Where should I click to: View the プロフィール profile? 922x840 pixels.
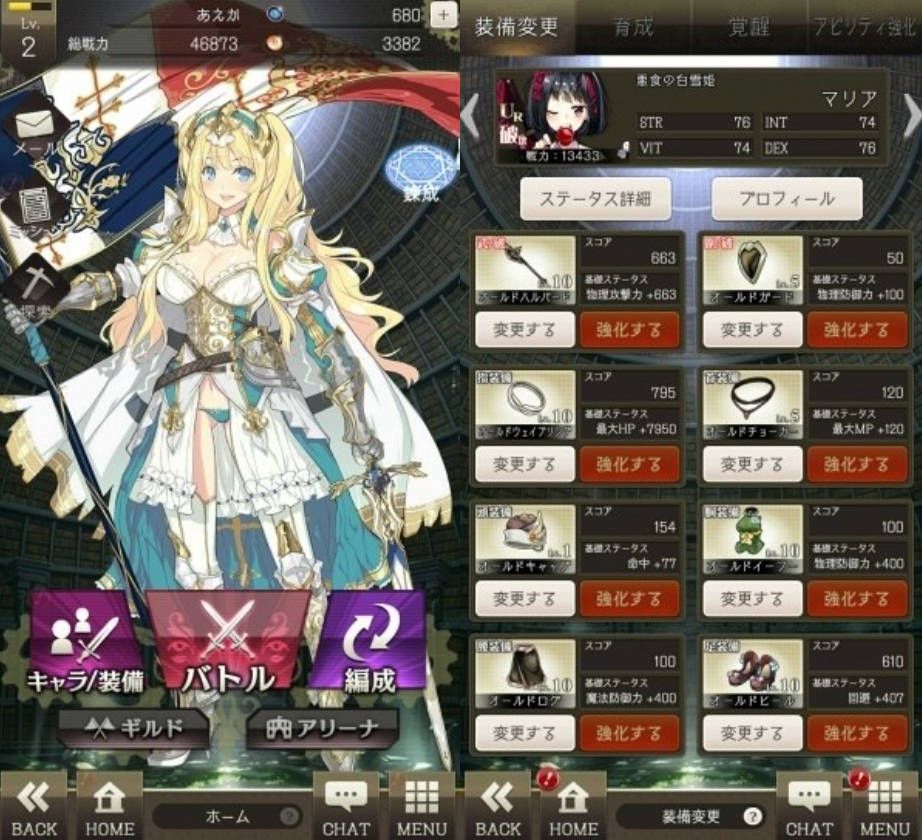(786, 199)
